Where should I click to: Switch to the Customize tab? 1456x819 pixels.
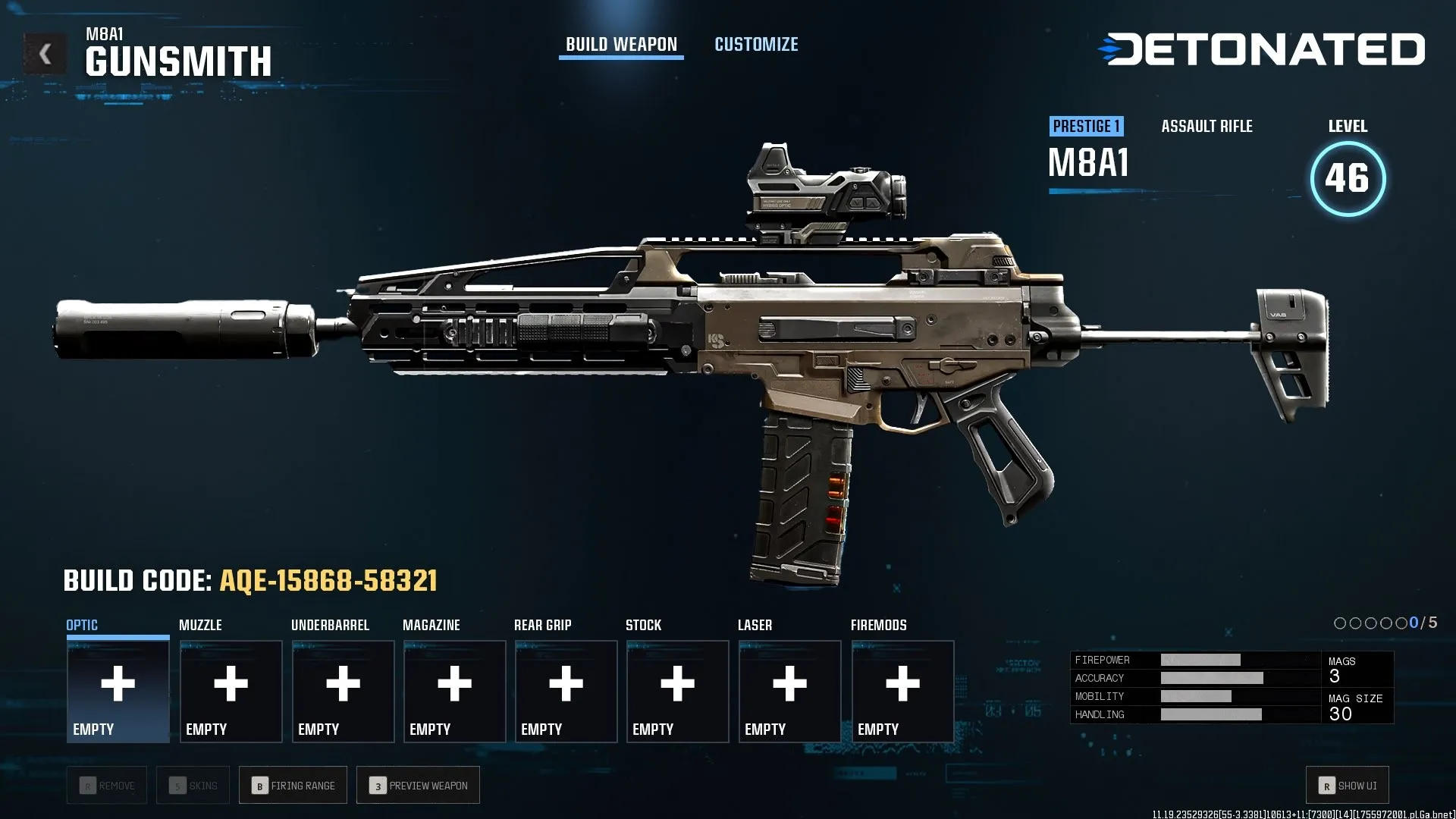tap(755, 44)
